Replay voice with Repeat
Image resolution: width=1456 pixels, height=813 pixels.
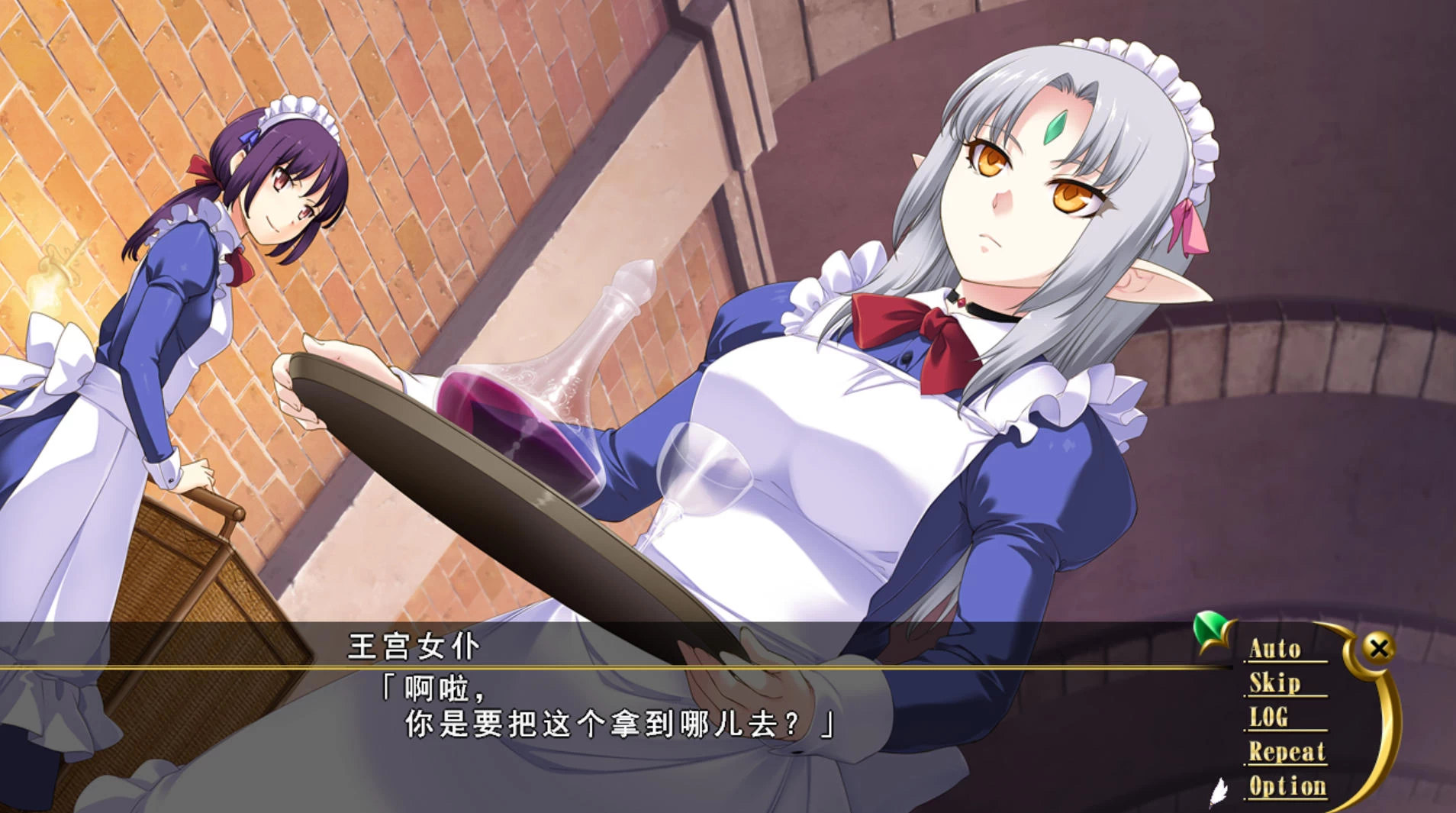pyautogui.click(x=1287, y=752)
